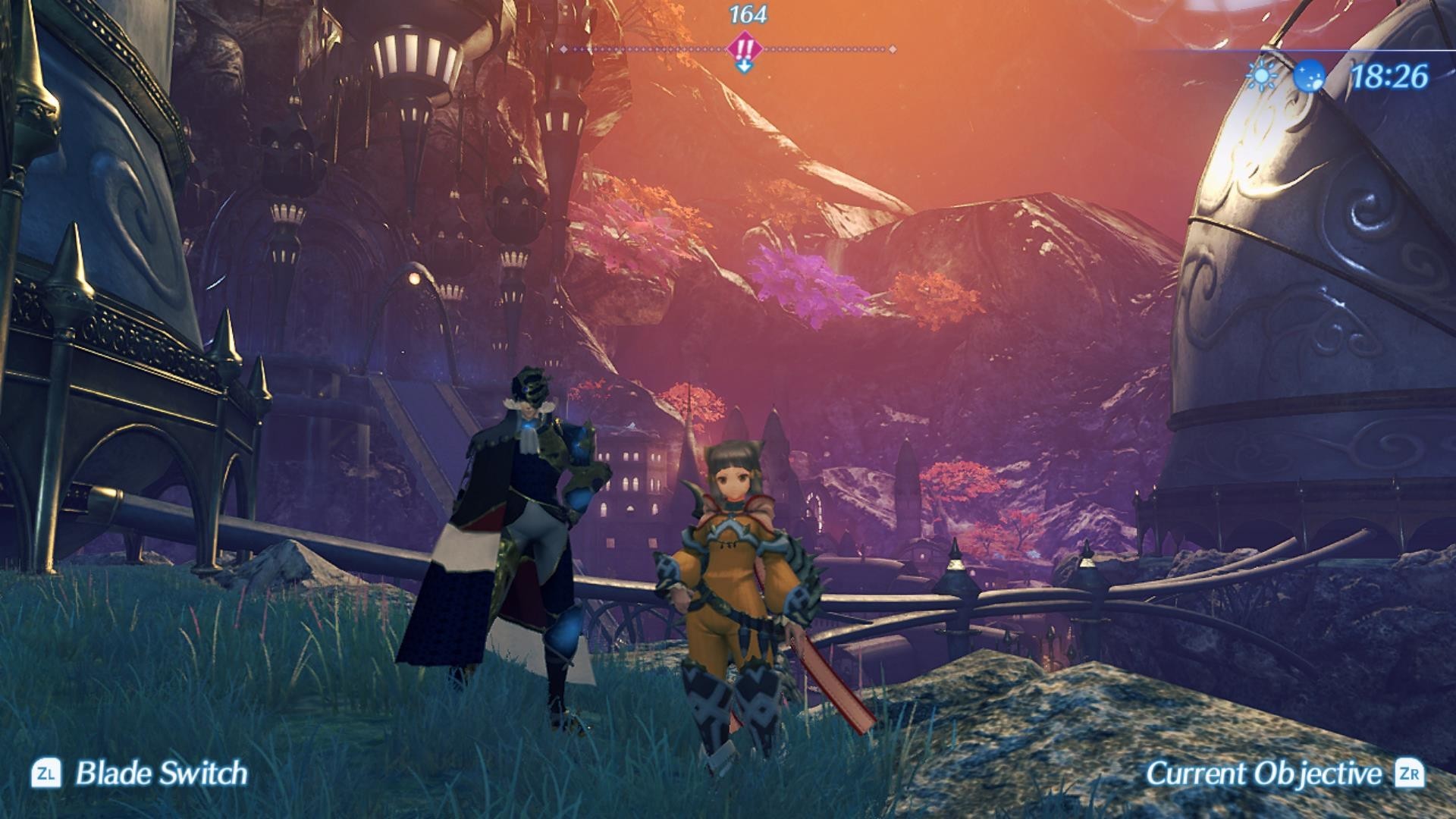Click the right end diamond of the compass bar
The width and height of the screenshot is (1456, 819).
892,49
